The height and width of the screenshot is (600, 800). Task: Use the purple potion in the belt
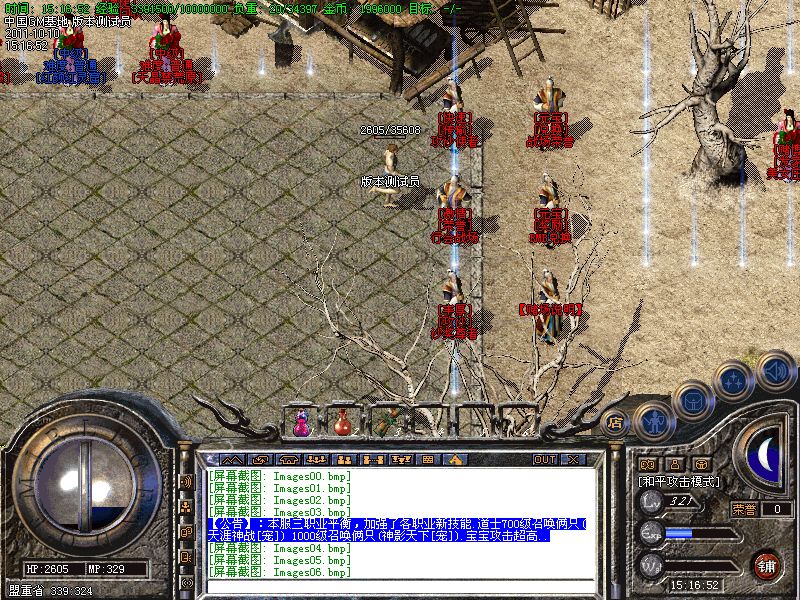[x=300, y=424]
